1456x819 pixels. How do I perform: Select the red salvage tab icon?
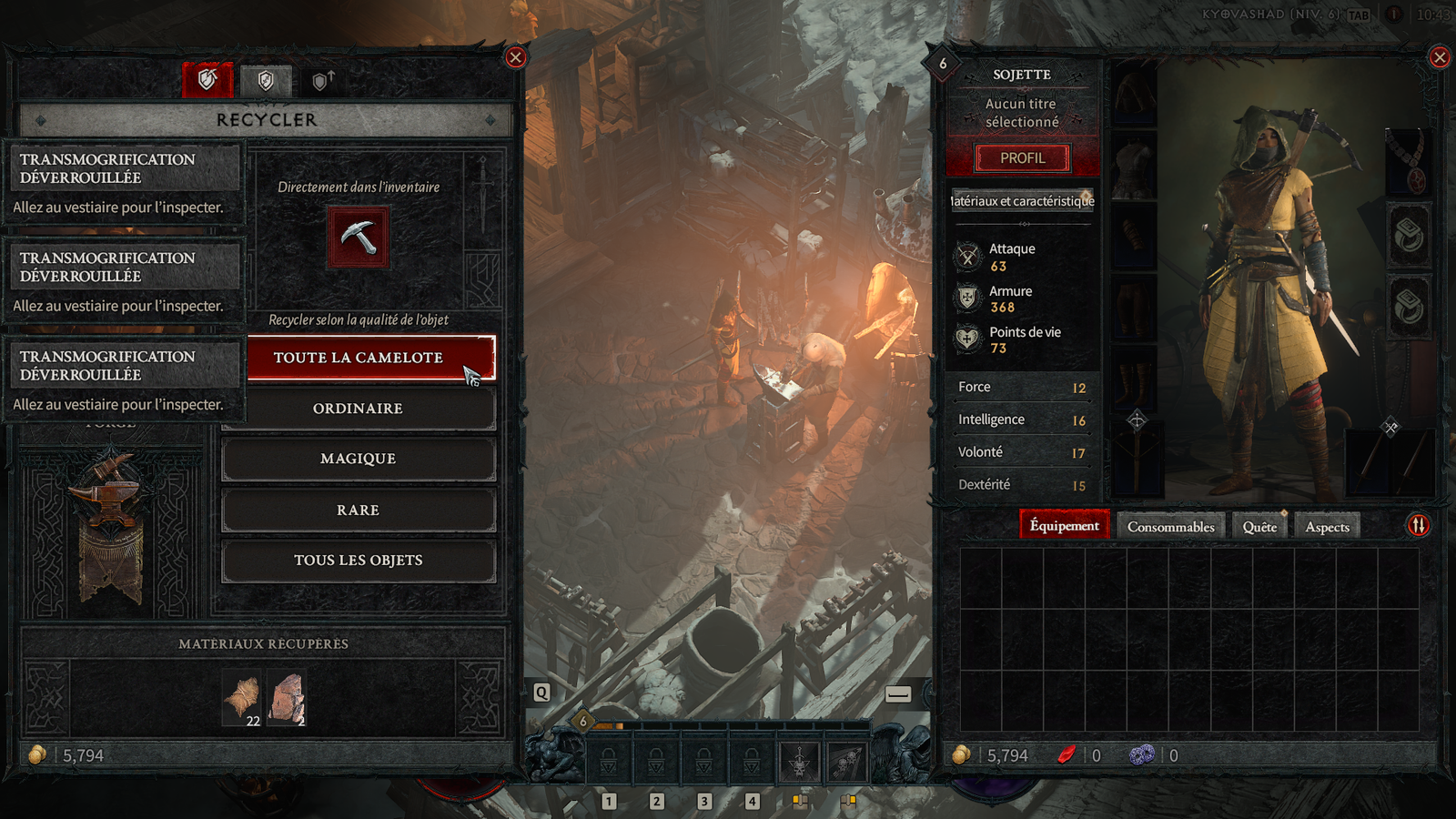click(207, 80)
